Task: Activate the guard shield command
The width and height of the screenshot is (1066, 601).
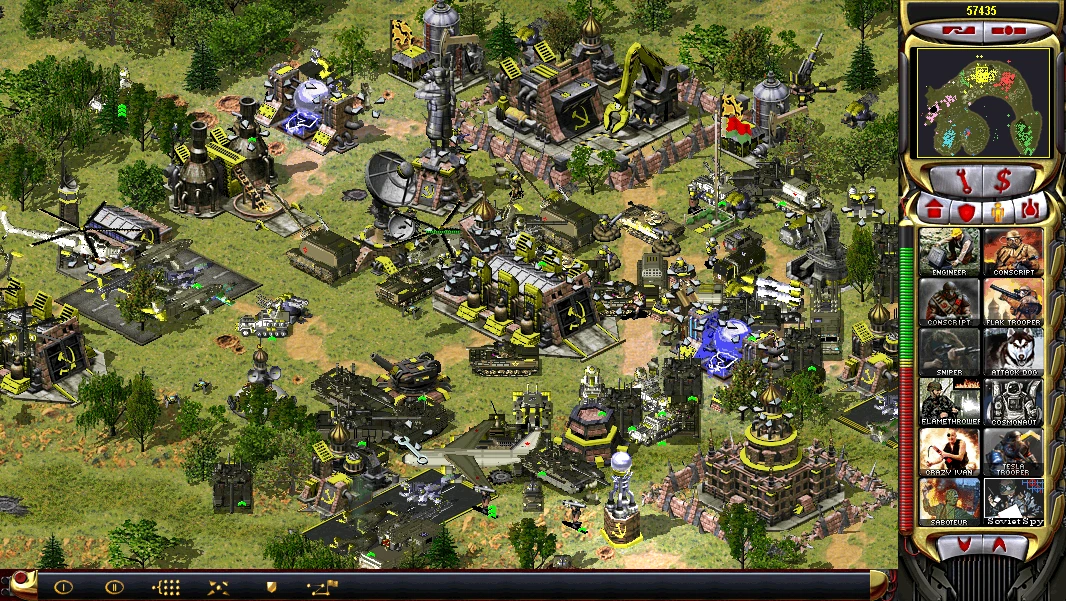Action: pyautogui.click(x=270, y=587)
